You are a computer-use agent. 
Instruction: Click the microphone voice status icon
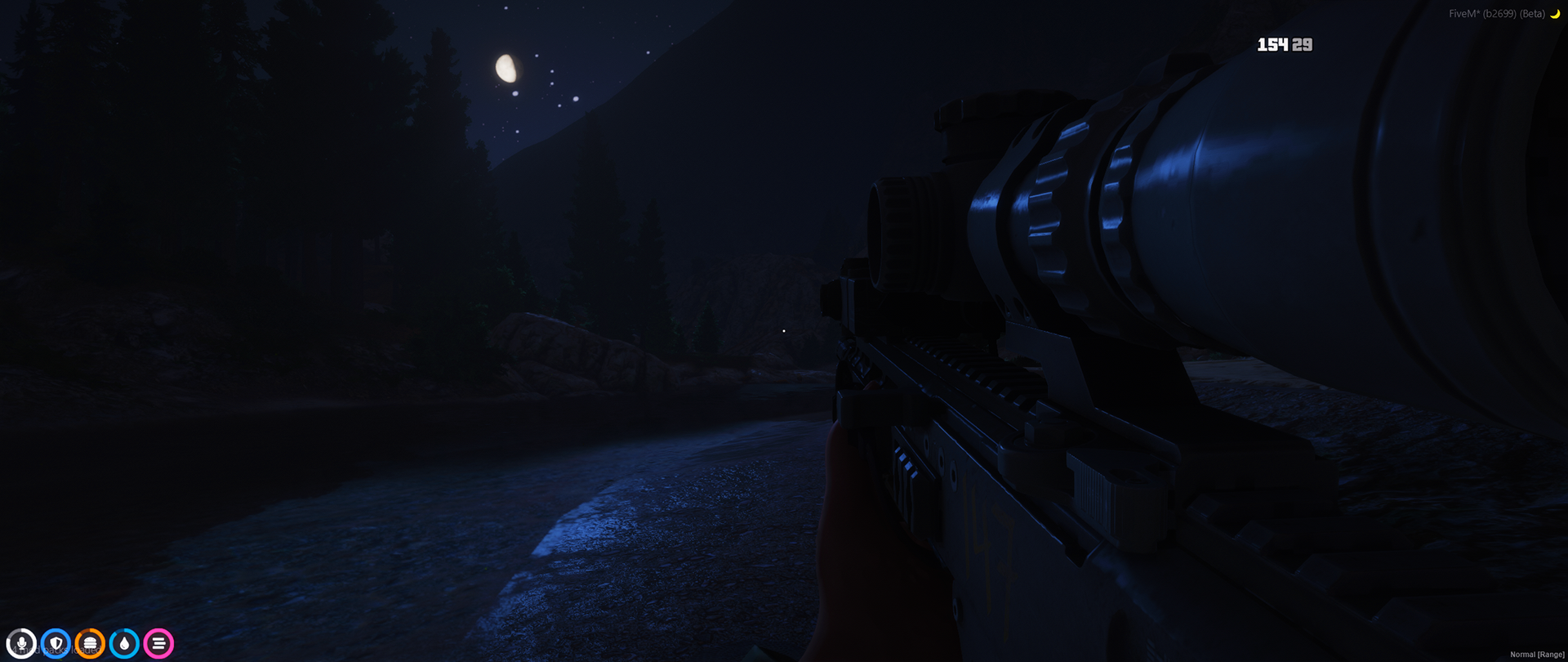pos(21,642)
